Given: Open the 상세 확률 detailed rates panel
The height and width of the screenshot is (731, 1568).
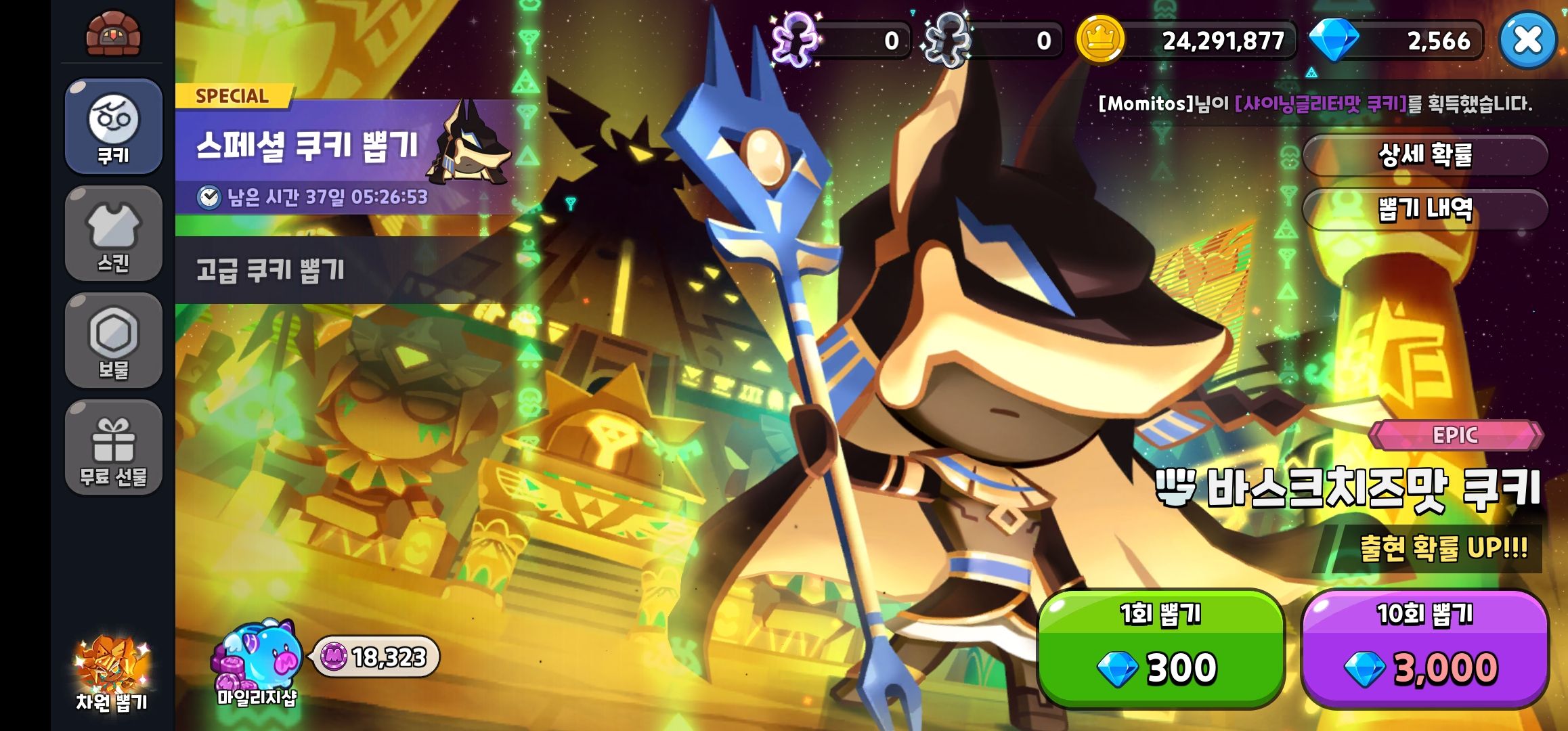Looking at the screenshot, I should [1422, 154].
